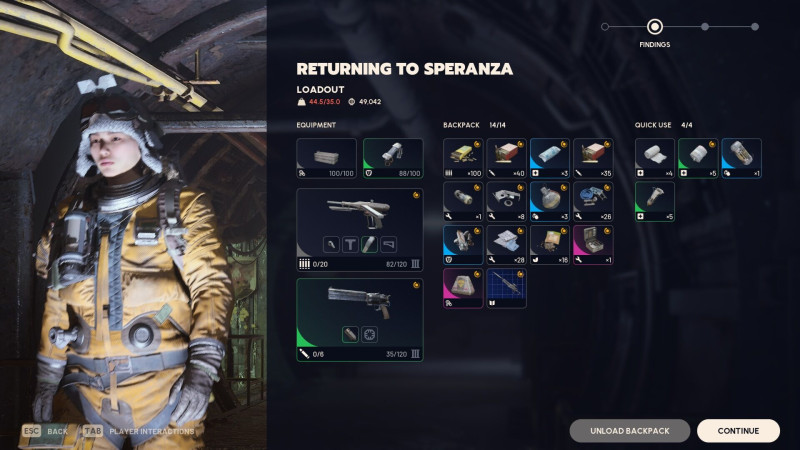The width and height of the screenshot is (800, 450).
Task: Pick the pink-bordered backpack item in the bottom row
Action: [463, 288]
